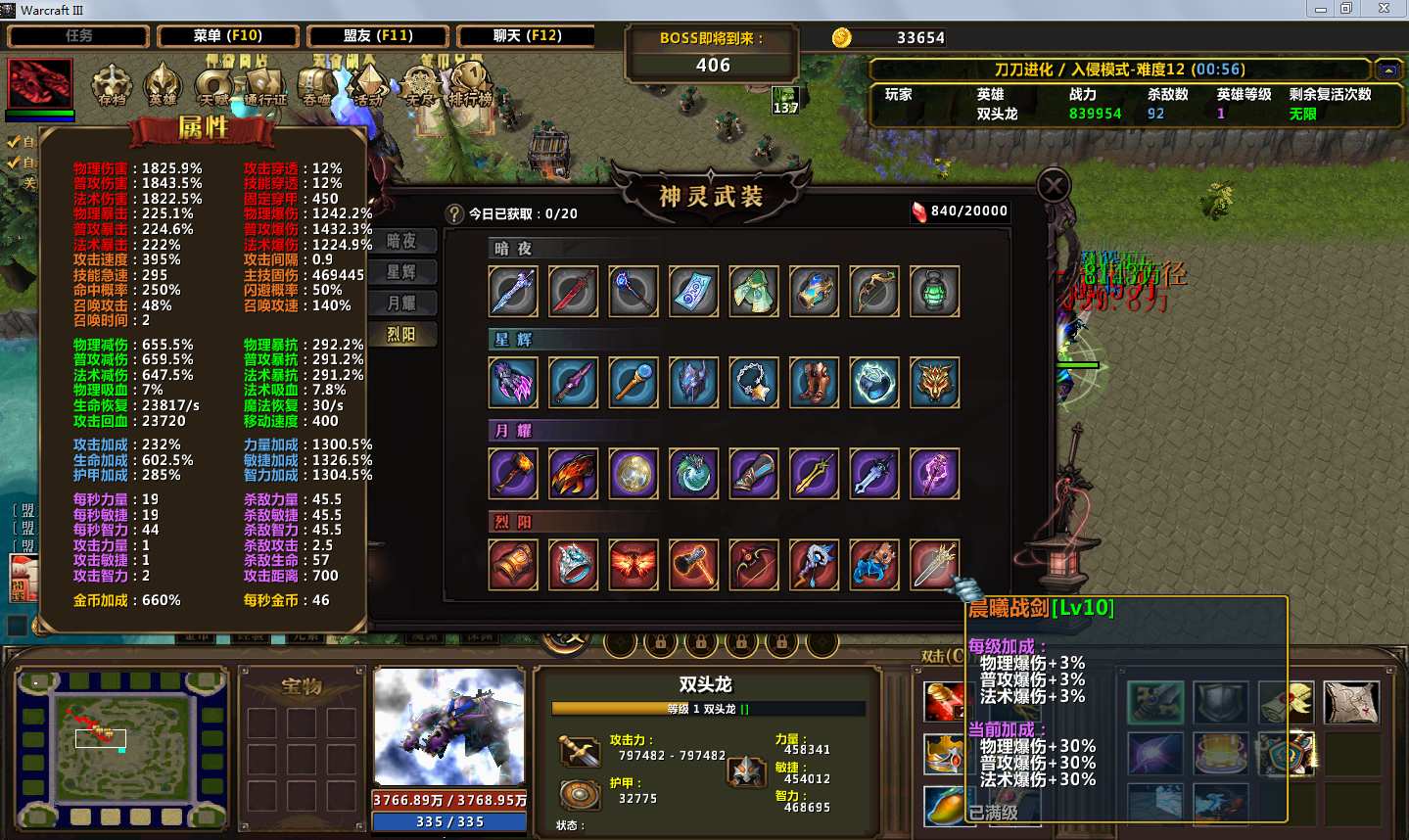Click the 存档 save icon
The width and height of the screenshot is (1409, 840).
tap(112, 85)
